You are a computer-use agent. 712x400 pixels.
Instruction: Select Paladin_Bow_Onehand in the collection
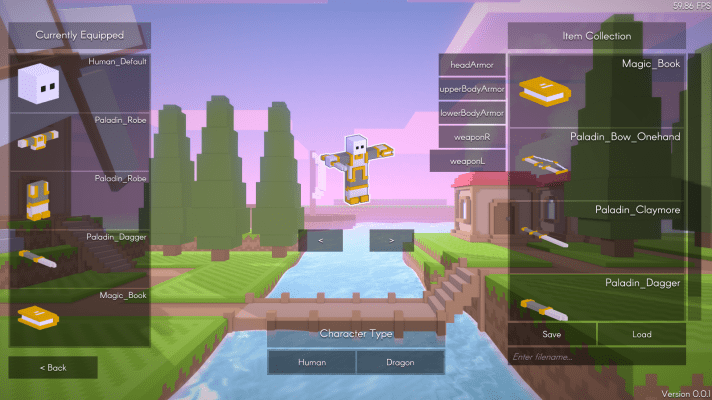click(x=597, y=162)
